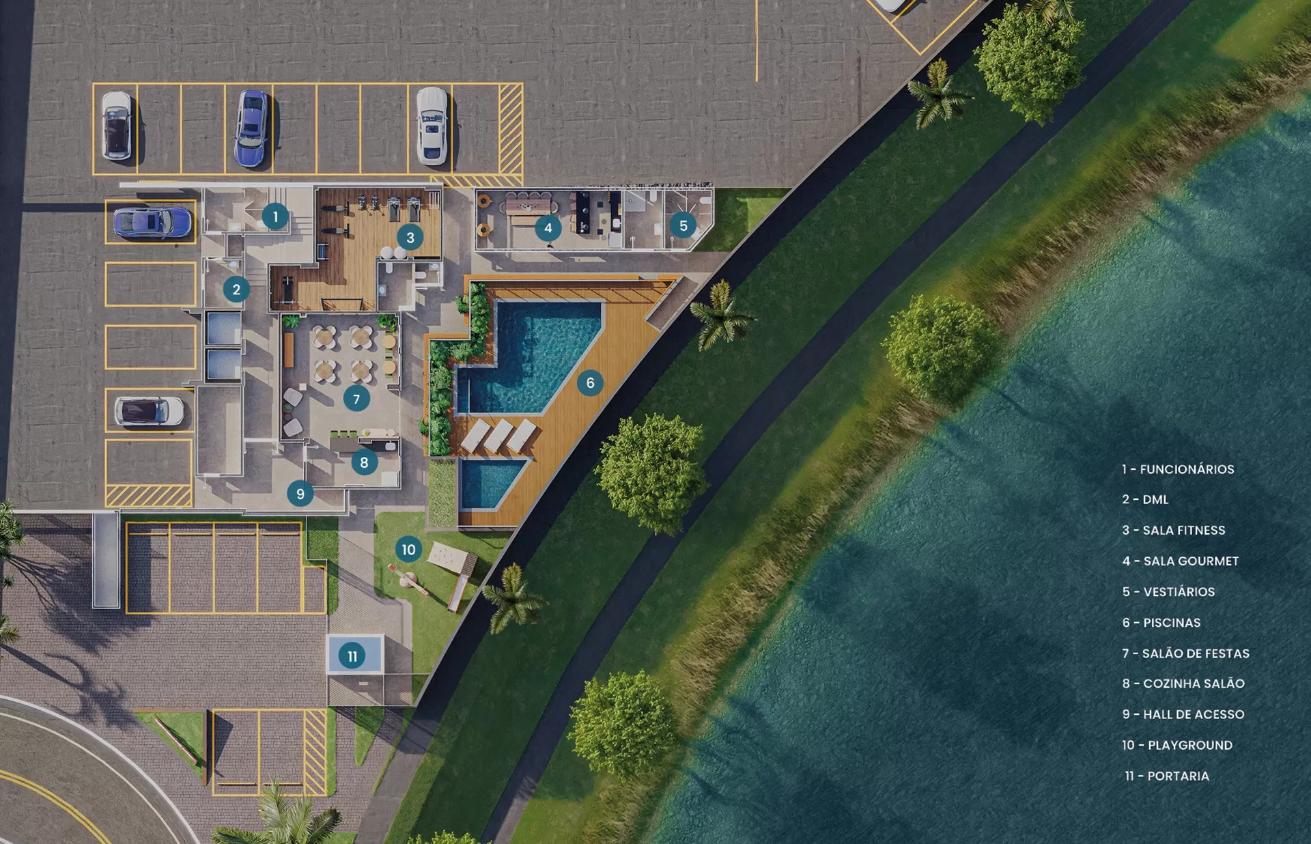This screenshot has height=844, width=1311.
Task: Choose the "6 - Piscinas" legend entry
Action: click(x=1160, y=622)
